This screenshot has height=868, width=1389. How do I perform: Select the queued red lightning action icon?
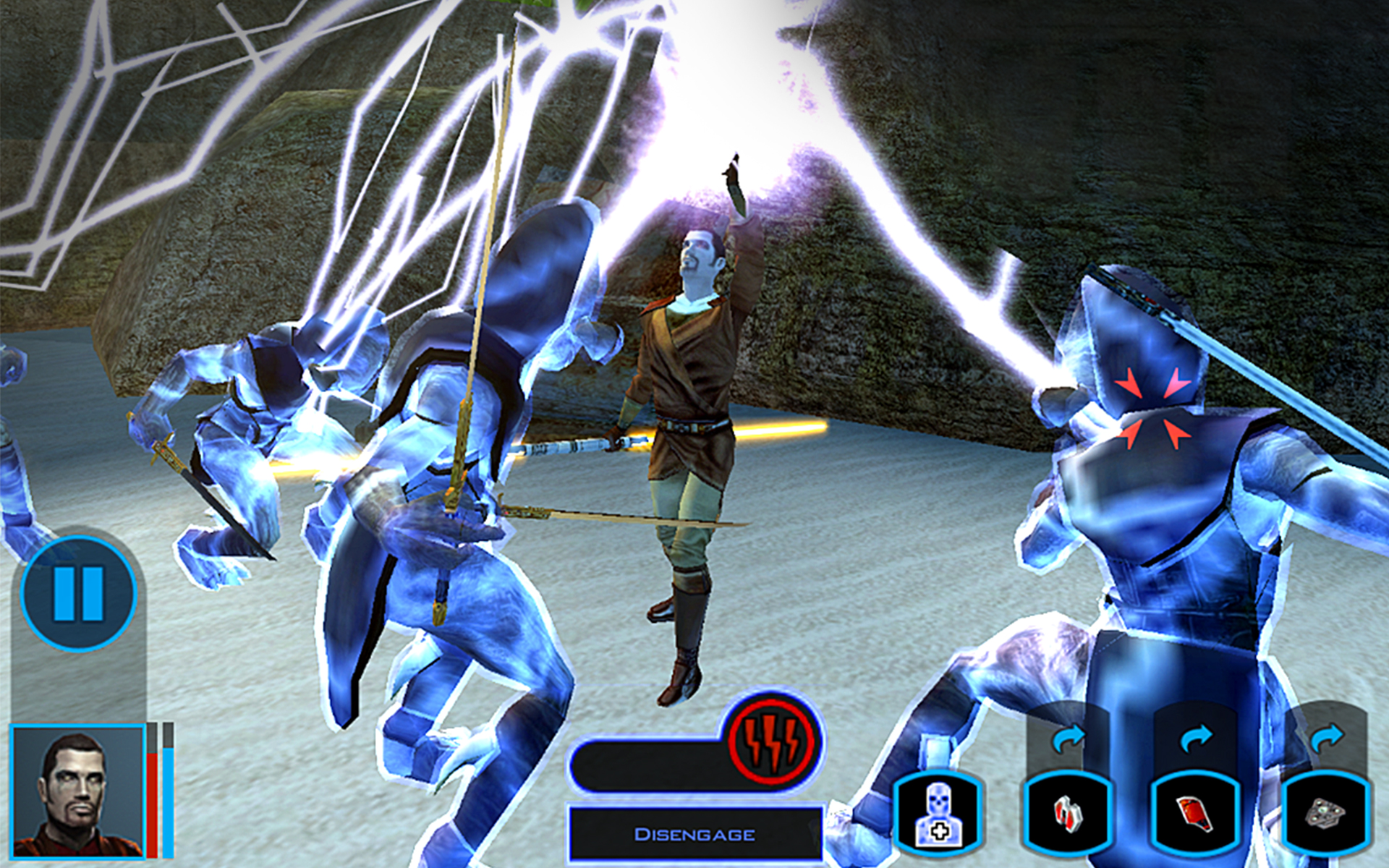pos(773,741)
